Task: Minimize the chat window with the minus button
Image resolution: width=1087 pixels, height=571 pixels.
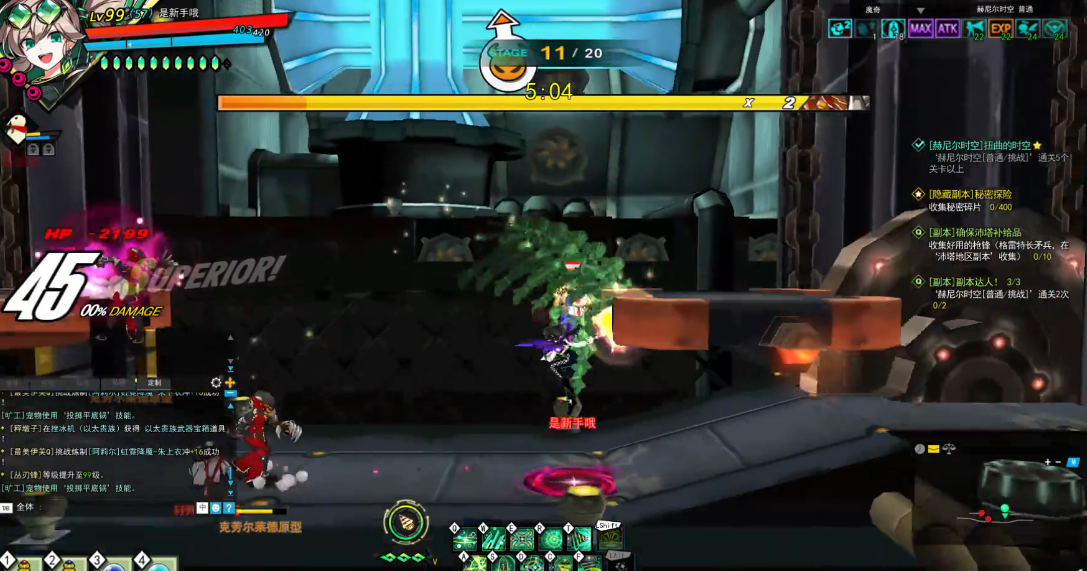Action: click(231, 395)
